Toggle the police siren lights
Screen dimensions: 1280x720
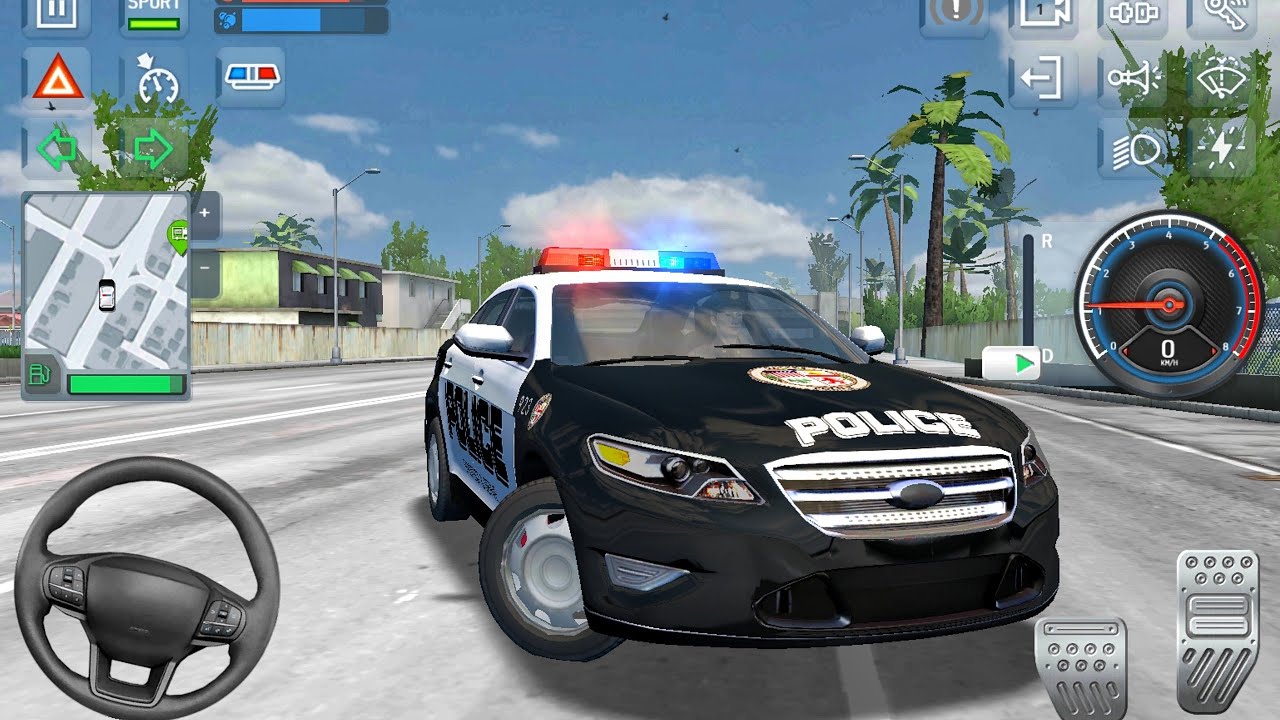pos(250,78)
